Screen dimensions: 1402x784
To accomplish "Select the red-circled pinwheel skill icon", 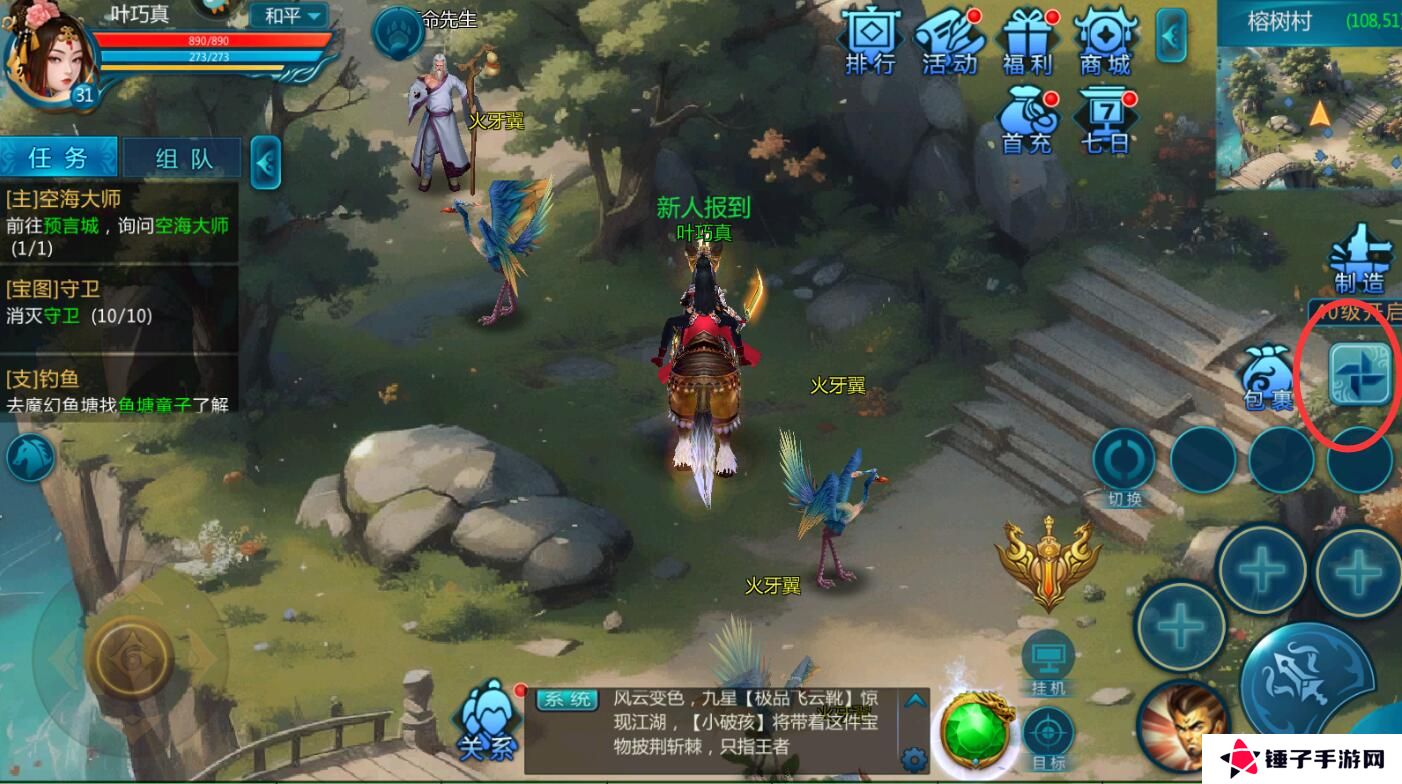I will point(1360,373).
